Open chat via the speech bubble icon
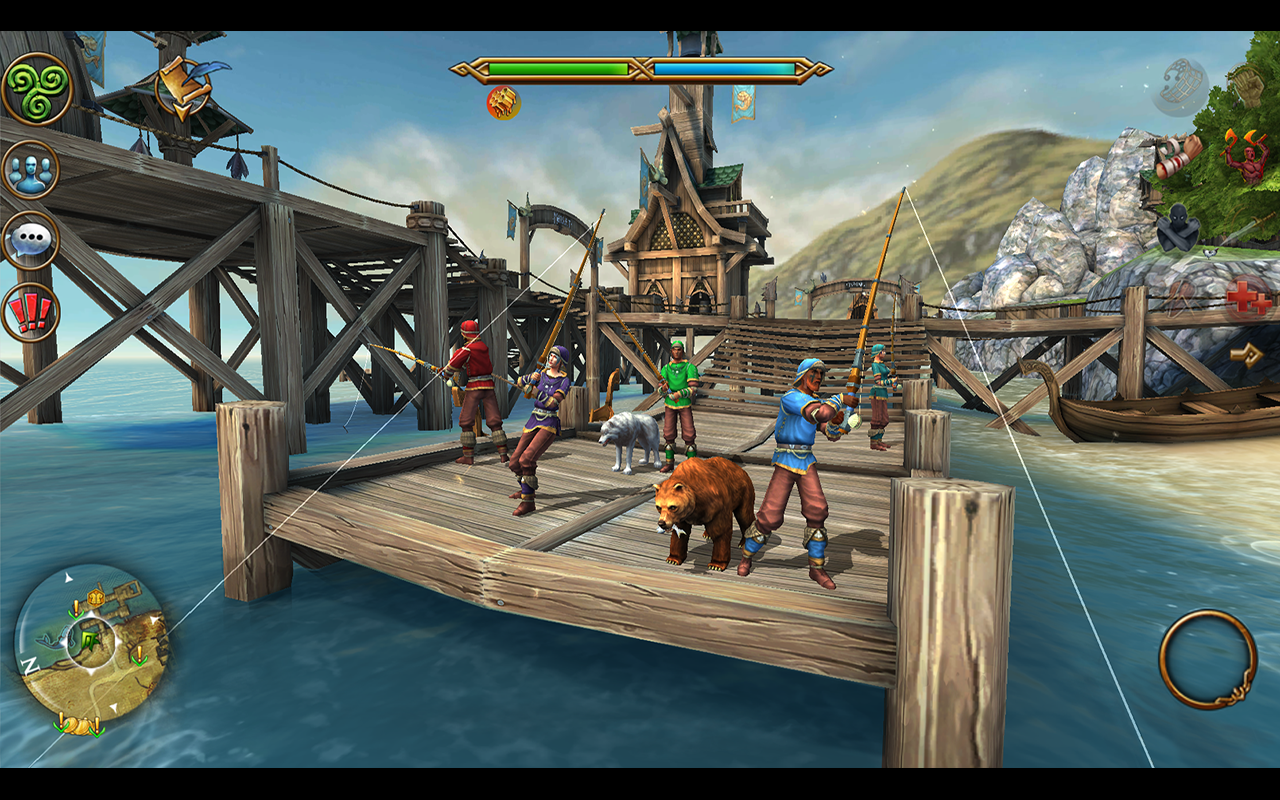The width and height of the screenshot is (1280, 800). pos(31,240)
